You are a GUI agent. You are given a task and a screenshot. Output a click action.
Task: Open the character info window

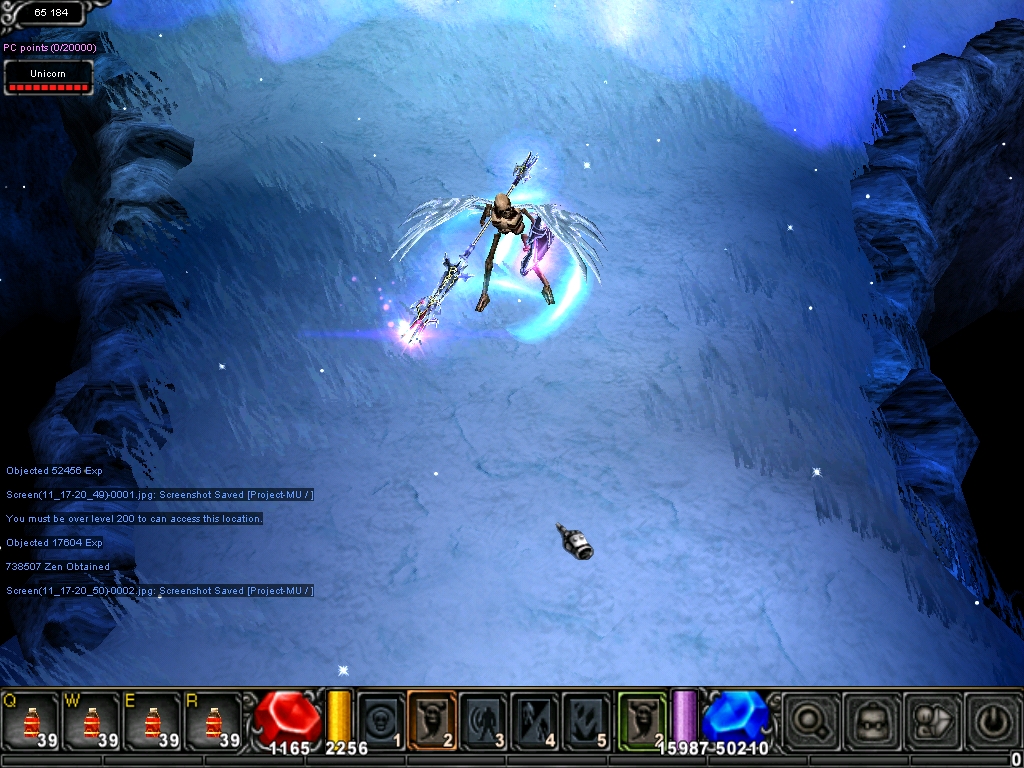tap(931, 722)
